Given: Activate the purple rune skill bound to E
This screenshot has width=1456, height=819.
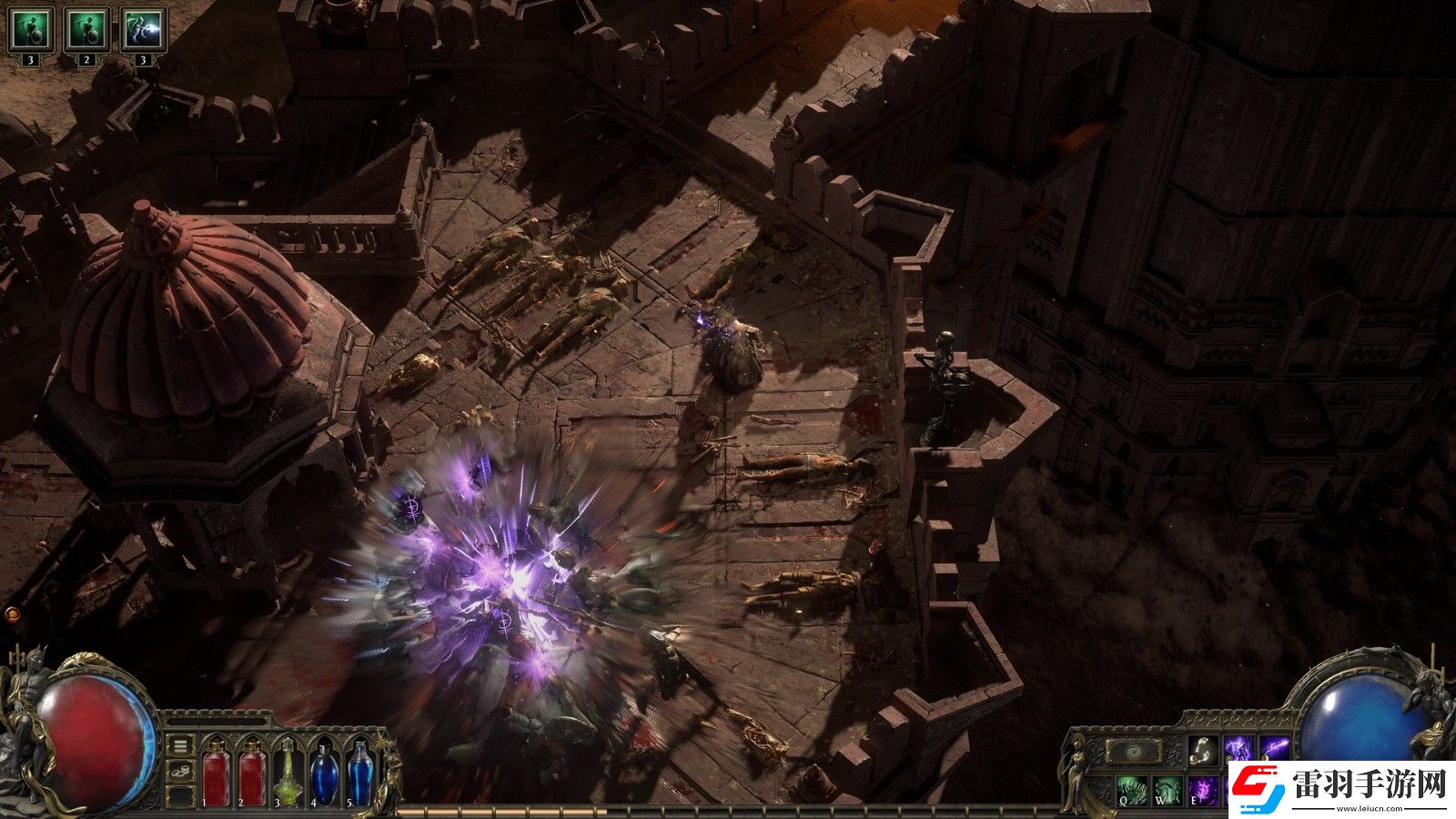Looking at the screenshot, I should (1202, 789).
